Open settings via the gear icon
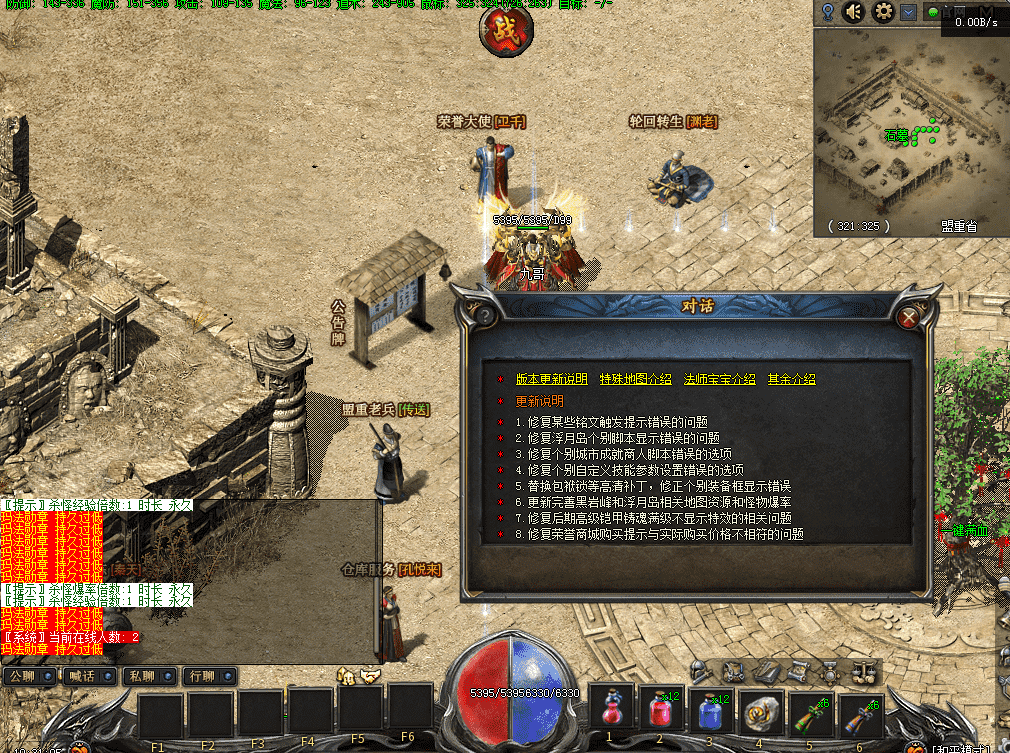This screenshot has height=753, width=1010. point(883,12)
